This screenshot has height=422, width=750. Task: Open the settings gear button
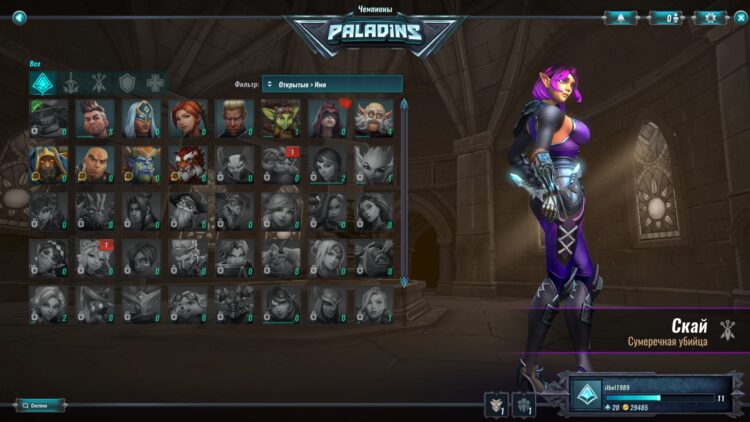(709, 17)
